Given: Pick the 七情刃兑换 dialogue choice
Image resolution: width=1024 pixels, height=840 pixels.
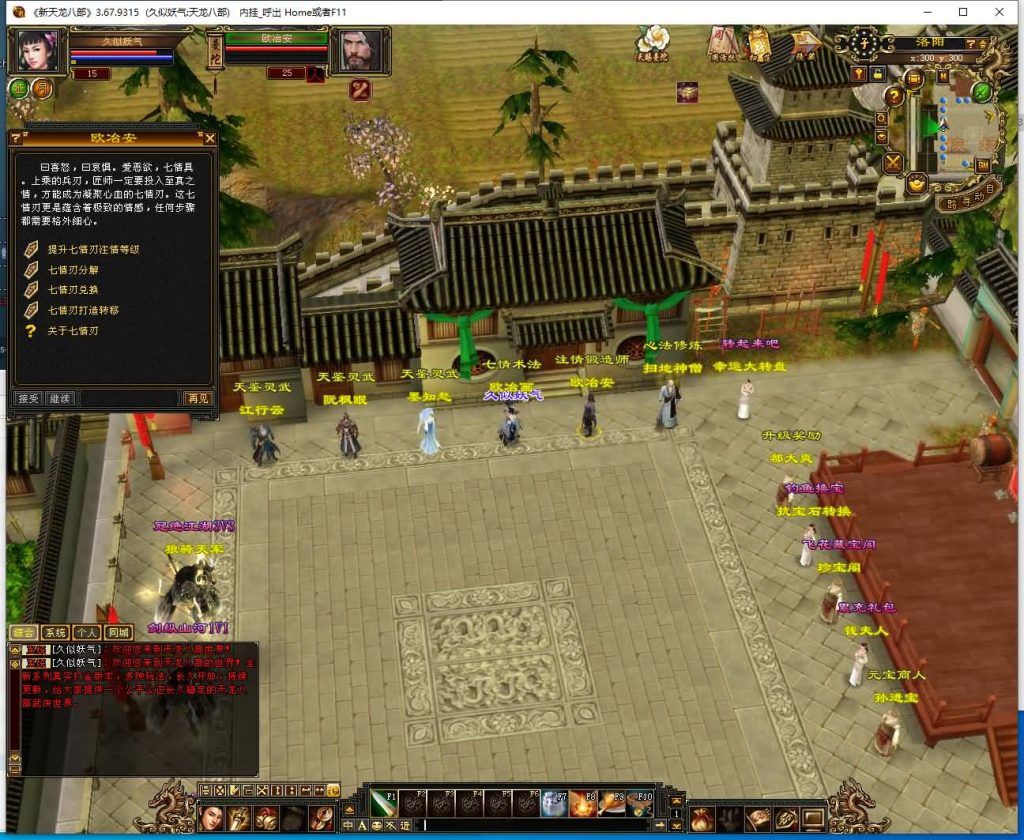Looking at the screenshot, I should pyautogui.click(x=74, y=290).
